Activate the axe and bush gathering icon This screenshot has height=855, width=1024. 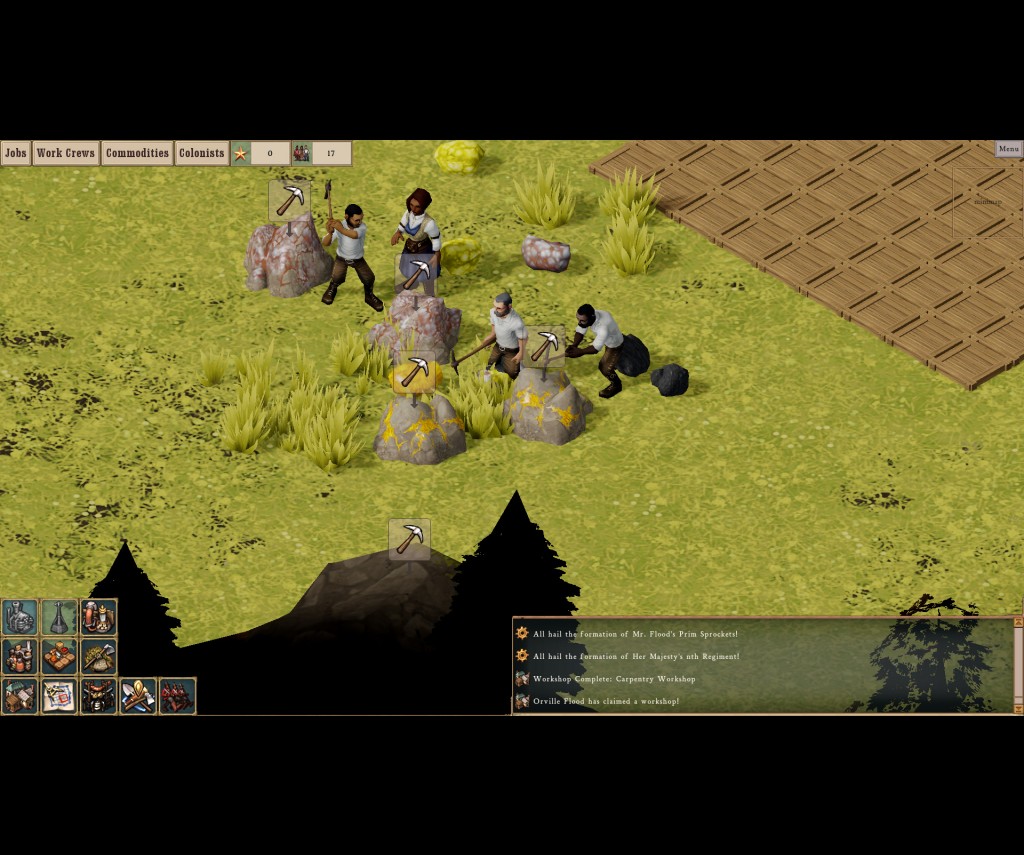[99, 656]
